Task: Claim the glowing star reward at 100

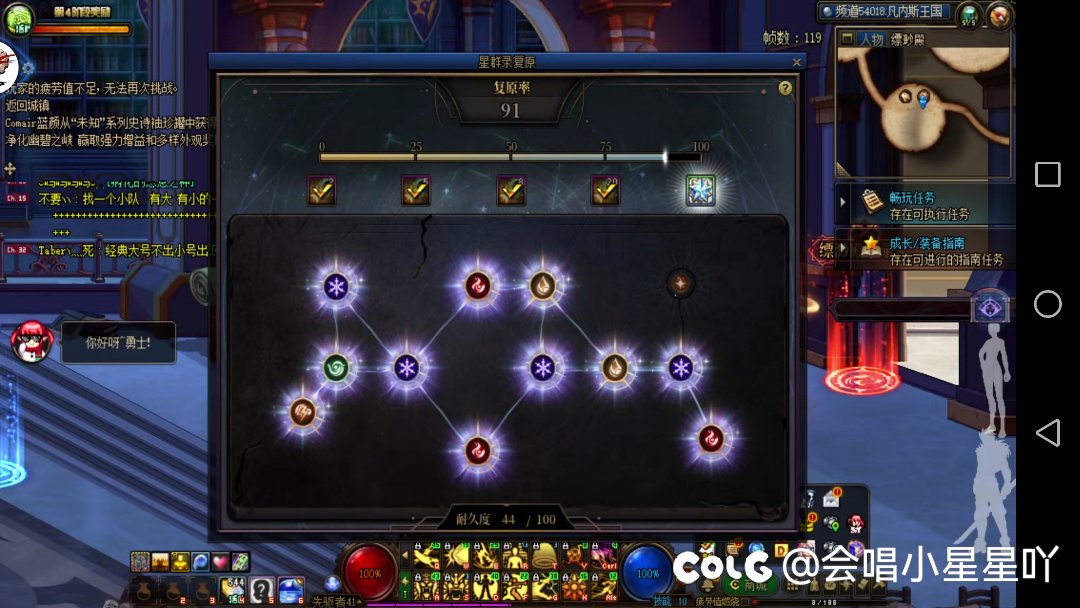Action: pos(700,190)
